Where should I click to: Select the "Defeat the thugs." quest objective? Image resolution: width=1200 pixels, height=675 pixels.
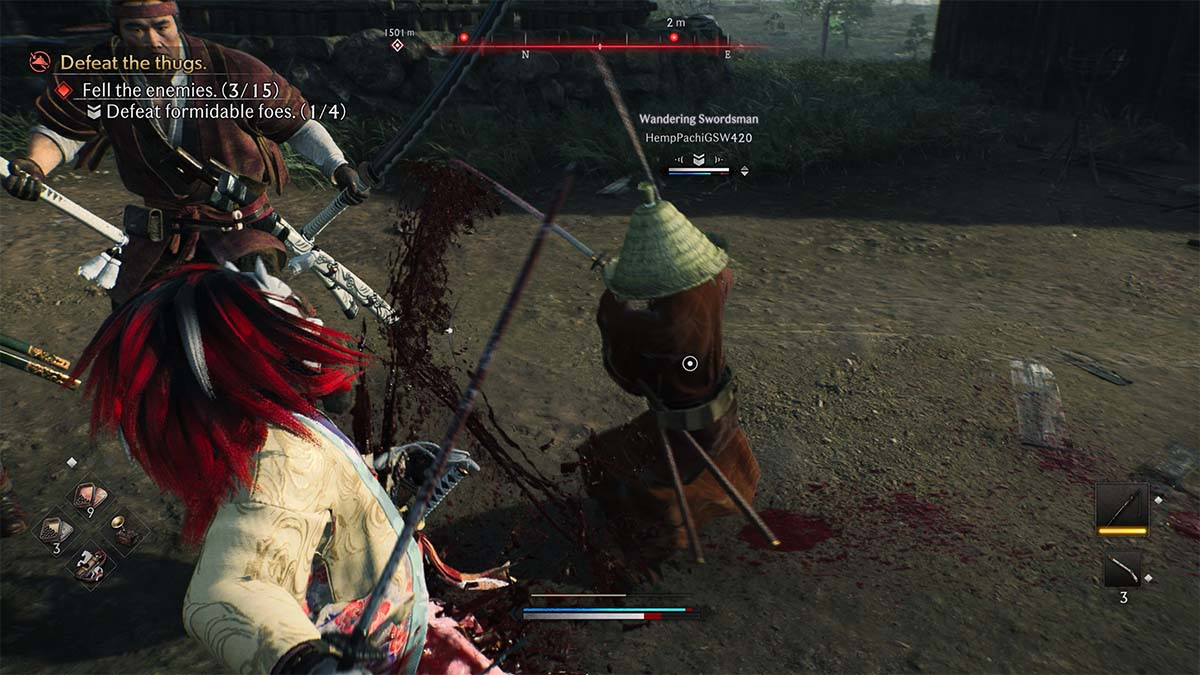point(132,62)
